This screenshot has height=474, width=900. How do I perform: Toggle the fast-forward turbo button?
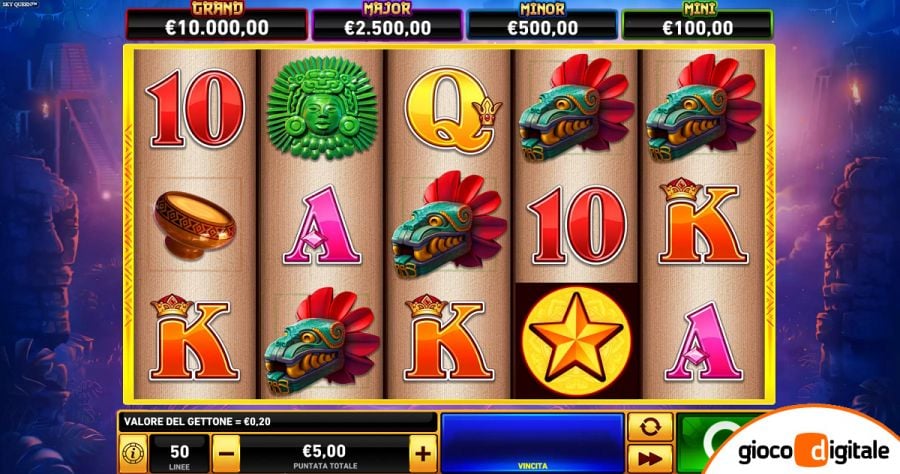pyautogui.click(x=650, y=459)
